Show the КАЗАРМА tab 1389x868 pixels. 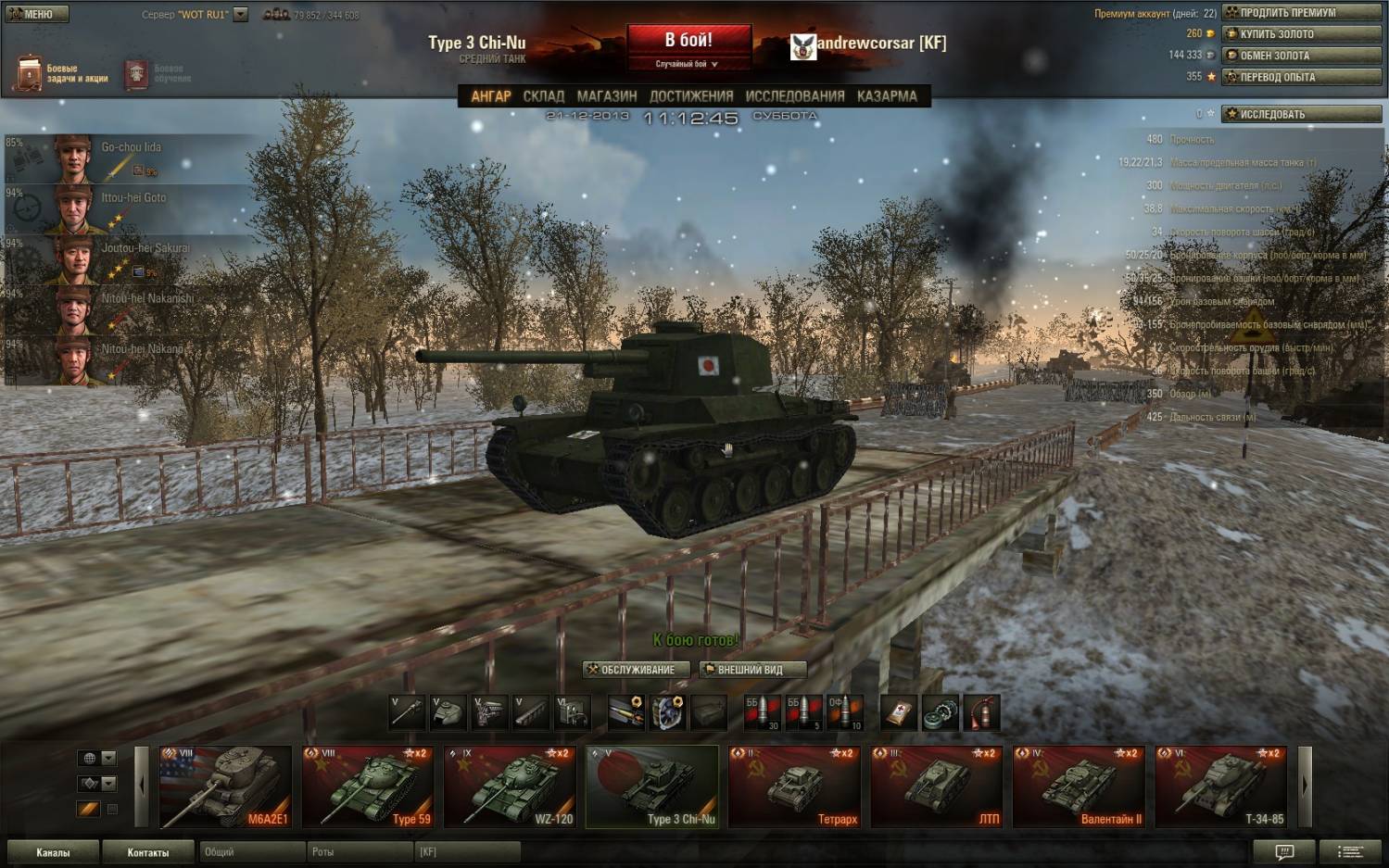coord(887,96)
